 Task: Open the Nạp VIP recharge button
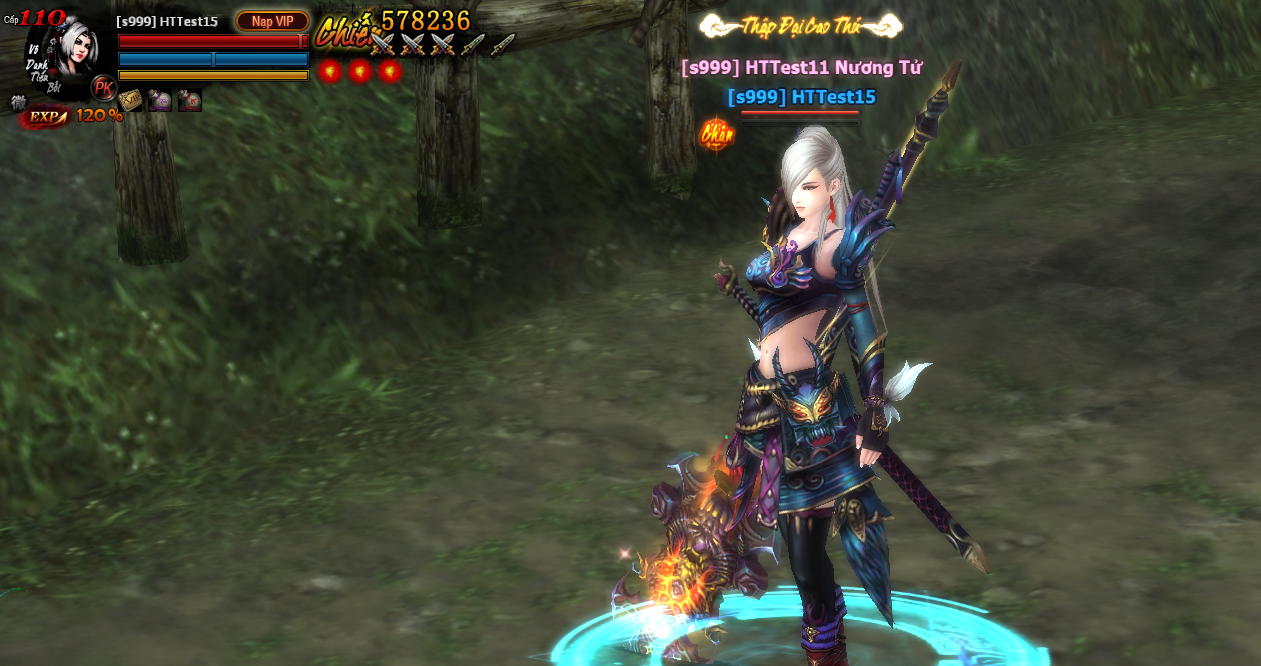[272, 21]
